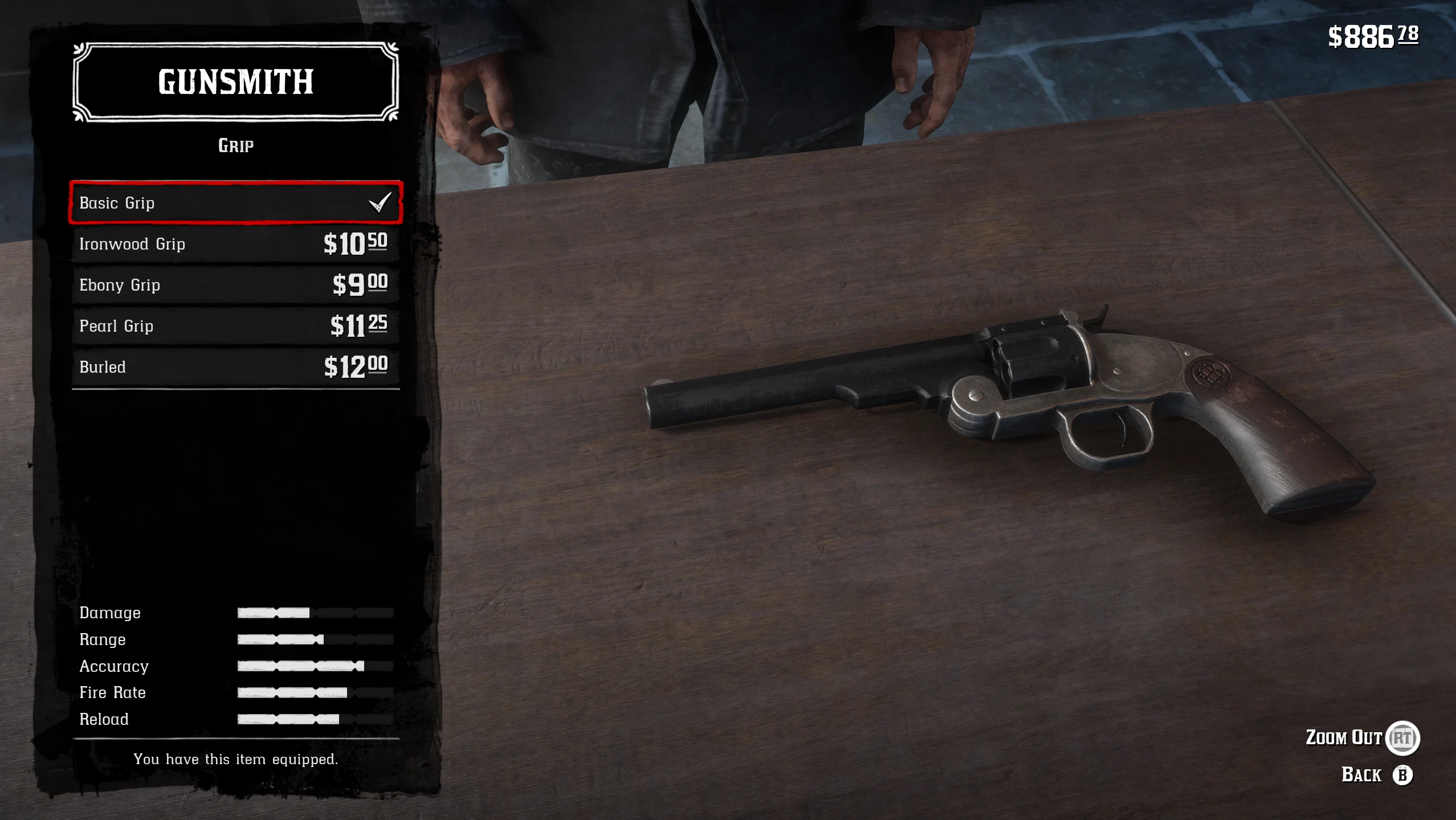Select the equipped Basic Grip option

pos(235,203)
